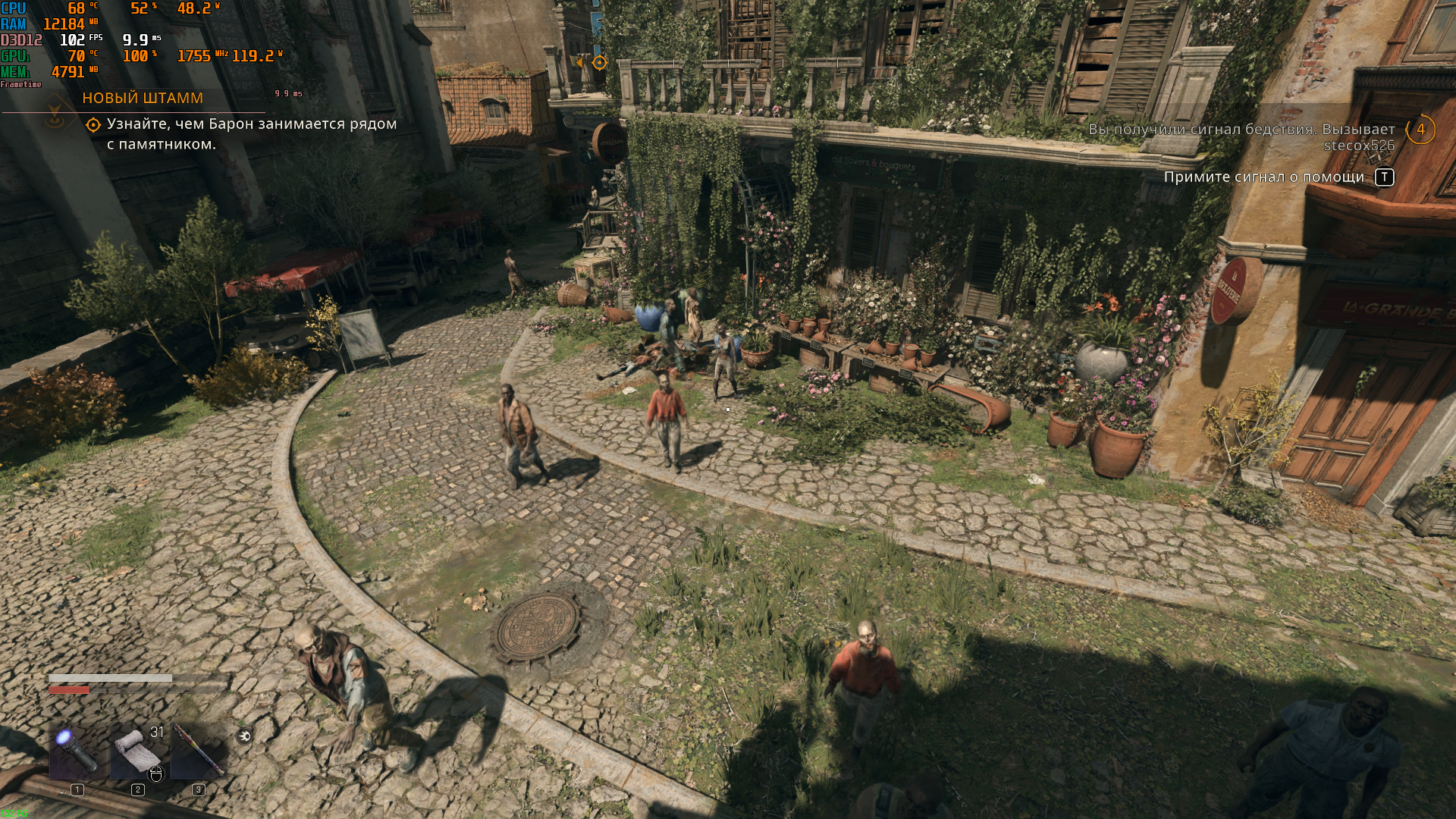Open the distress signal notification from stecox526
The width and height of the screenshot is (1456, 819).
[x=1241, y=137]
